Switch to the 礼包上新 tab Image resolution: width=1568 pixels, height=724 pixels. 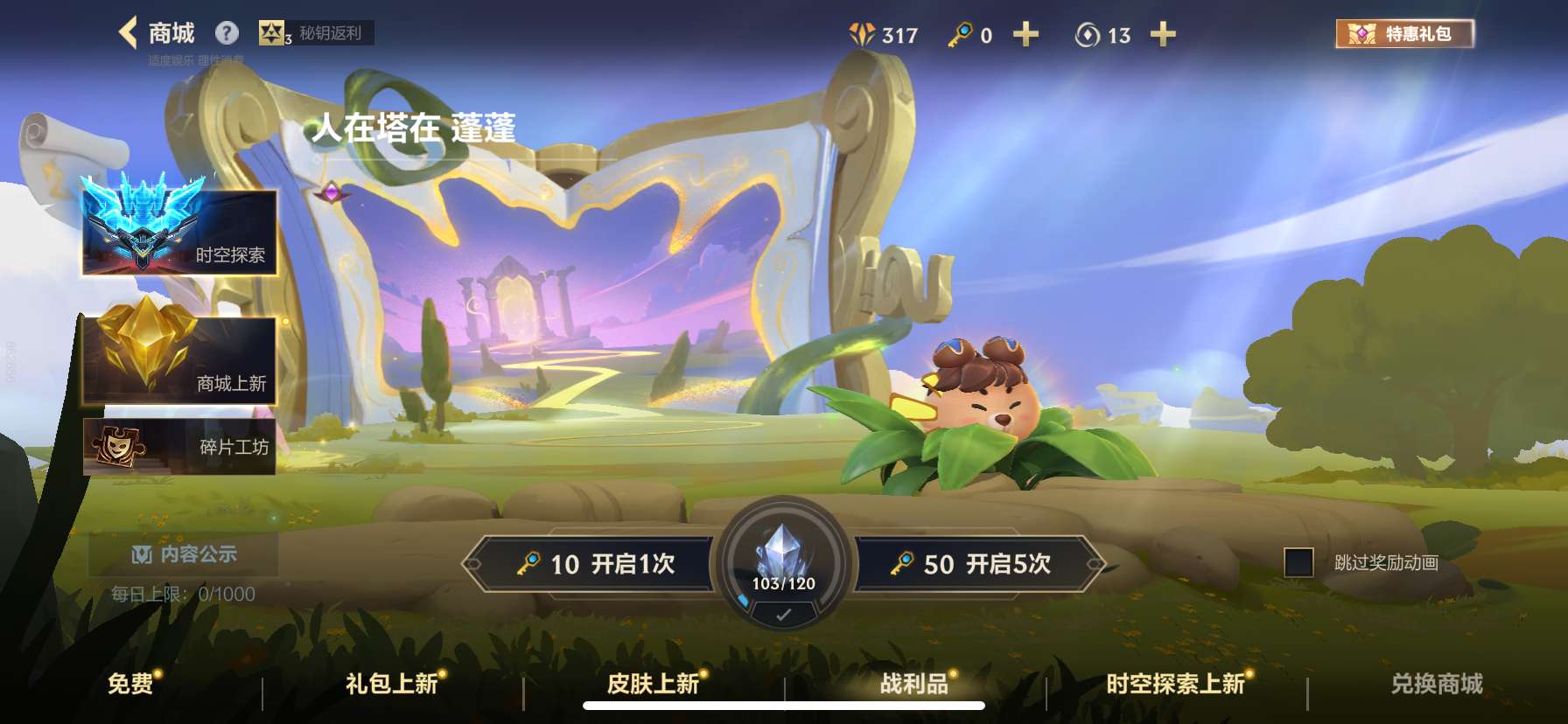(x=391, y=685)
